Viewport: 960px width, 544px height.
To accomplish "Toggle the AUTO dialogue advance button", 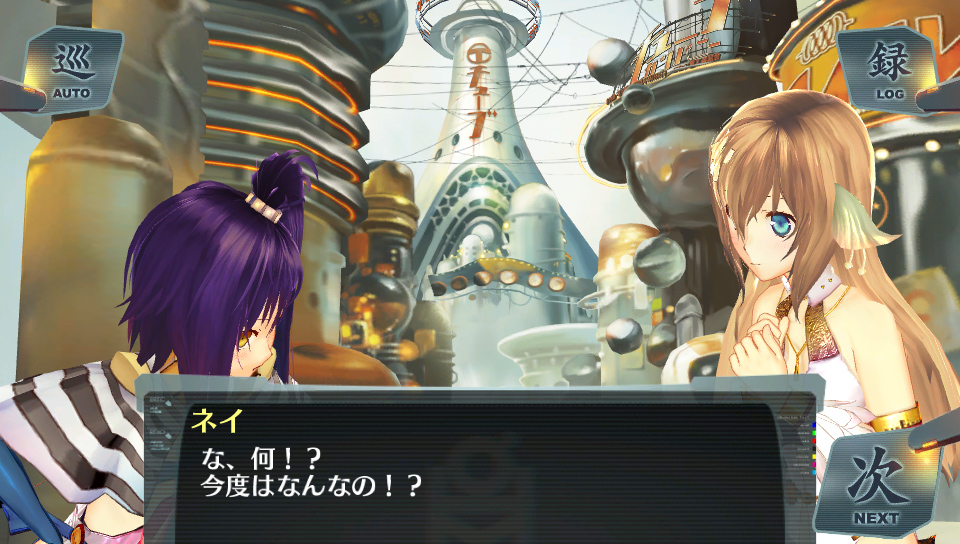I will click(x=72, y=70).
